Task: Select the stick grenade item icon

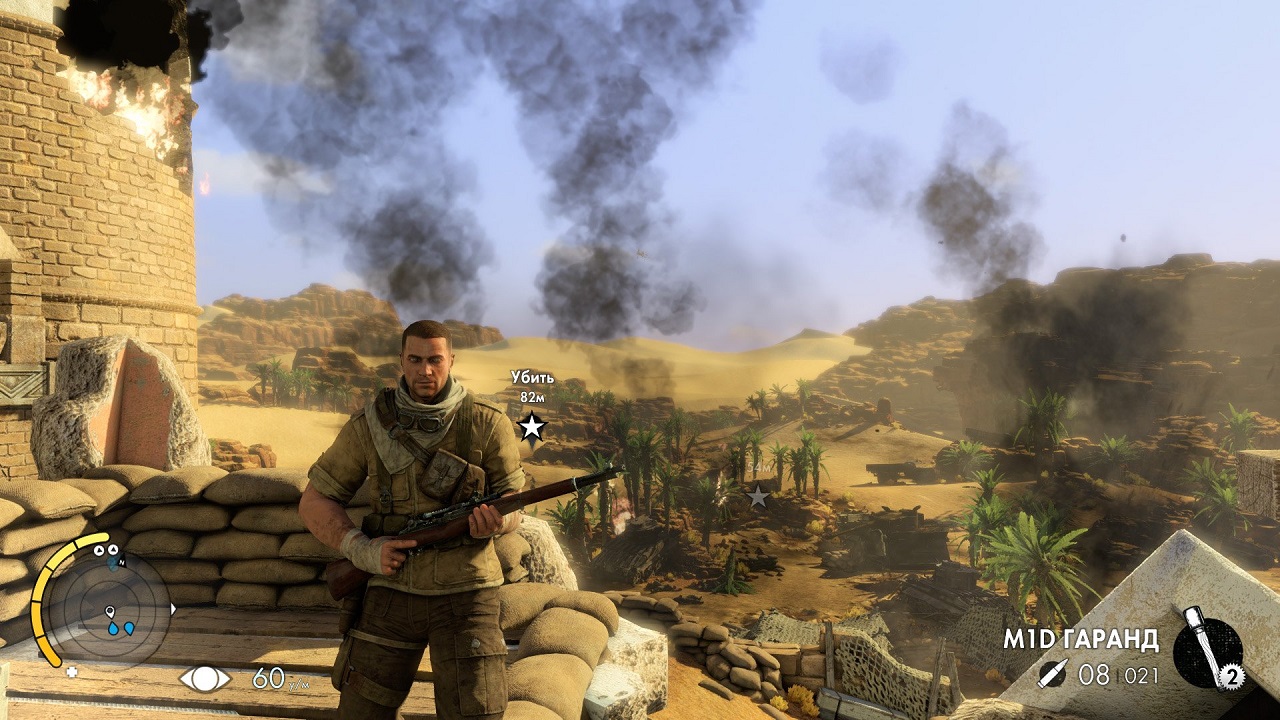Action: 1206,650
